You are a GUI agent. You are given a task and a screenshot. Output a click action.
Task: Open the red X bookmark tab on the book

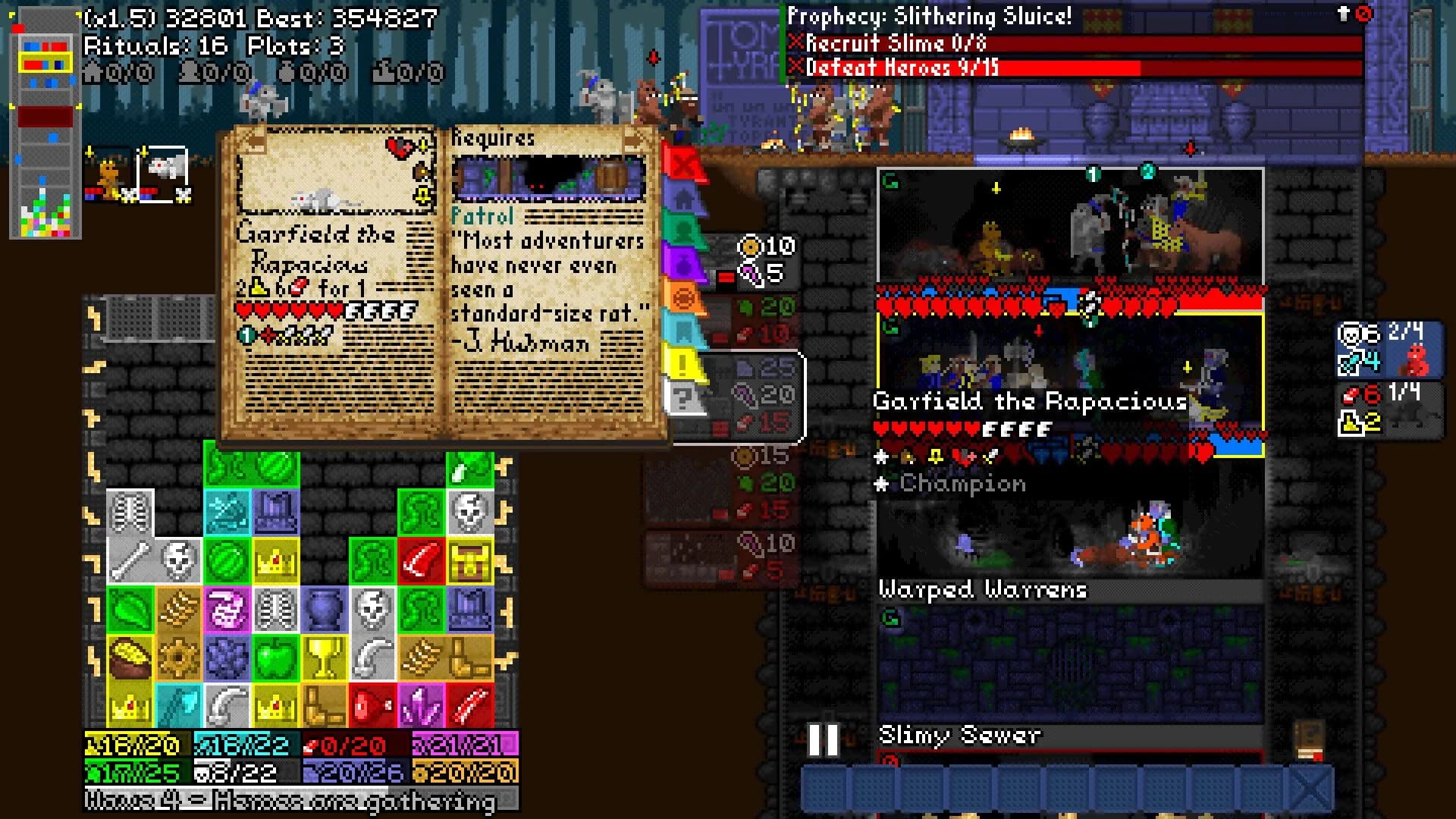pos(683,163)
